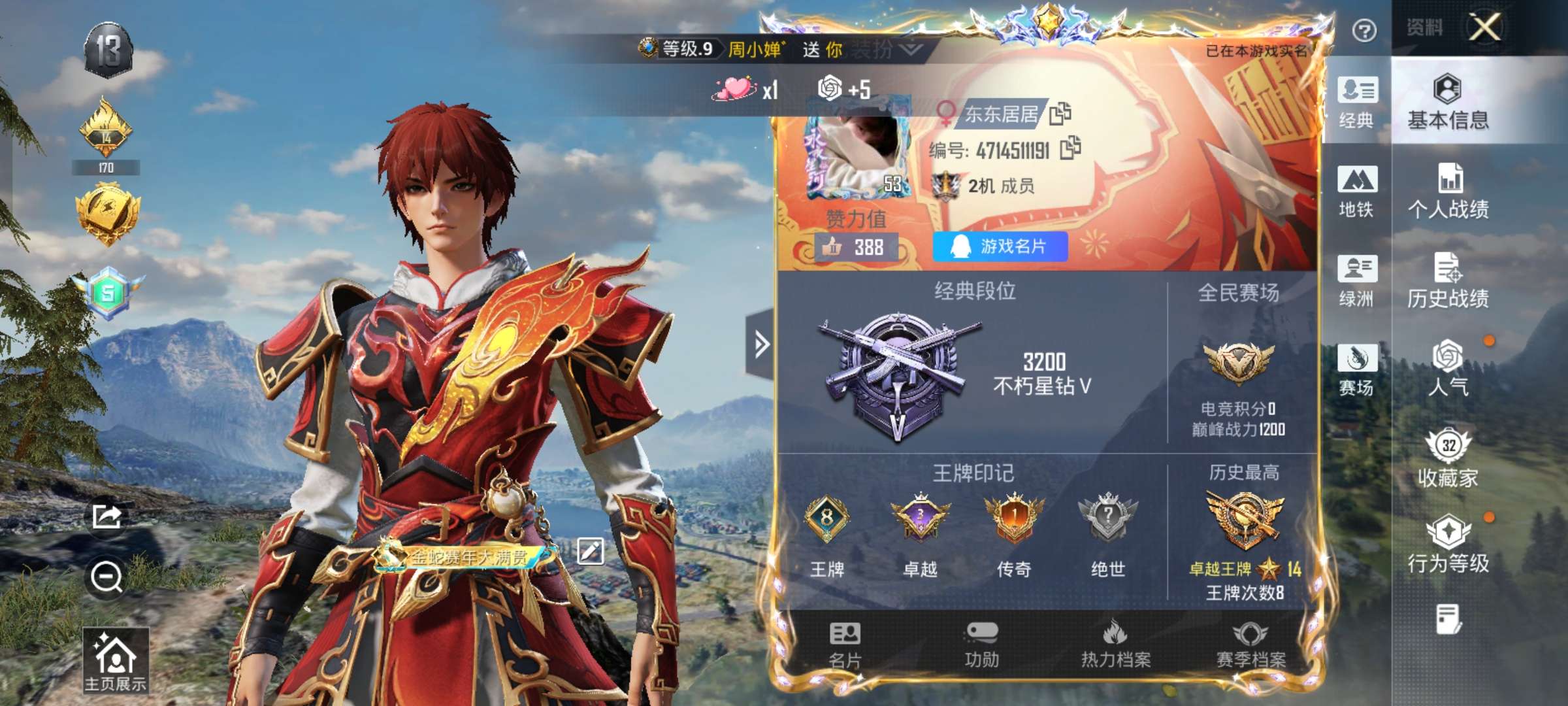Open the 行为等级 behavior level page
This screenshot has height=706, width=1568.
coord(1448,545)
